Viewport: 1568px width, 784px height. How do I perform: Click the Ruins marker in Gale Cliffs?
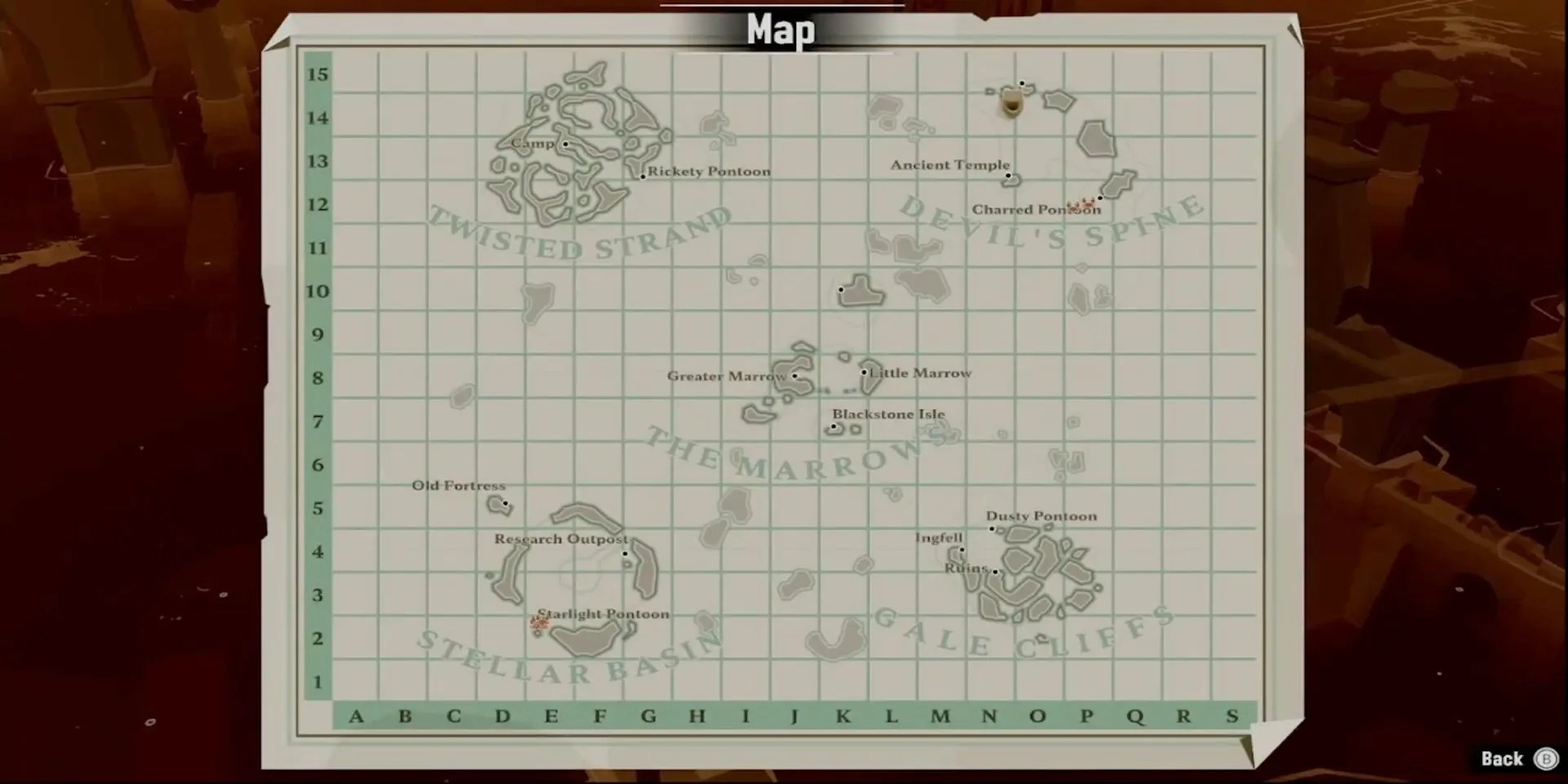996,572
